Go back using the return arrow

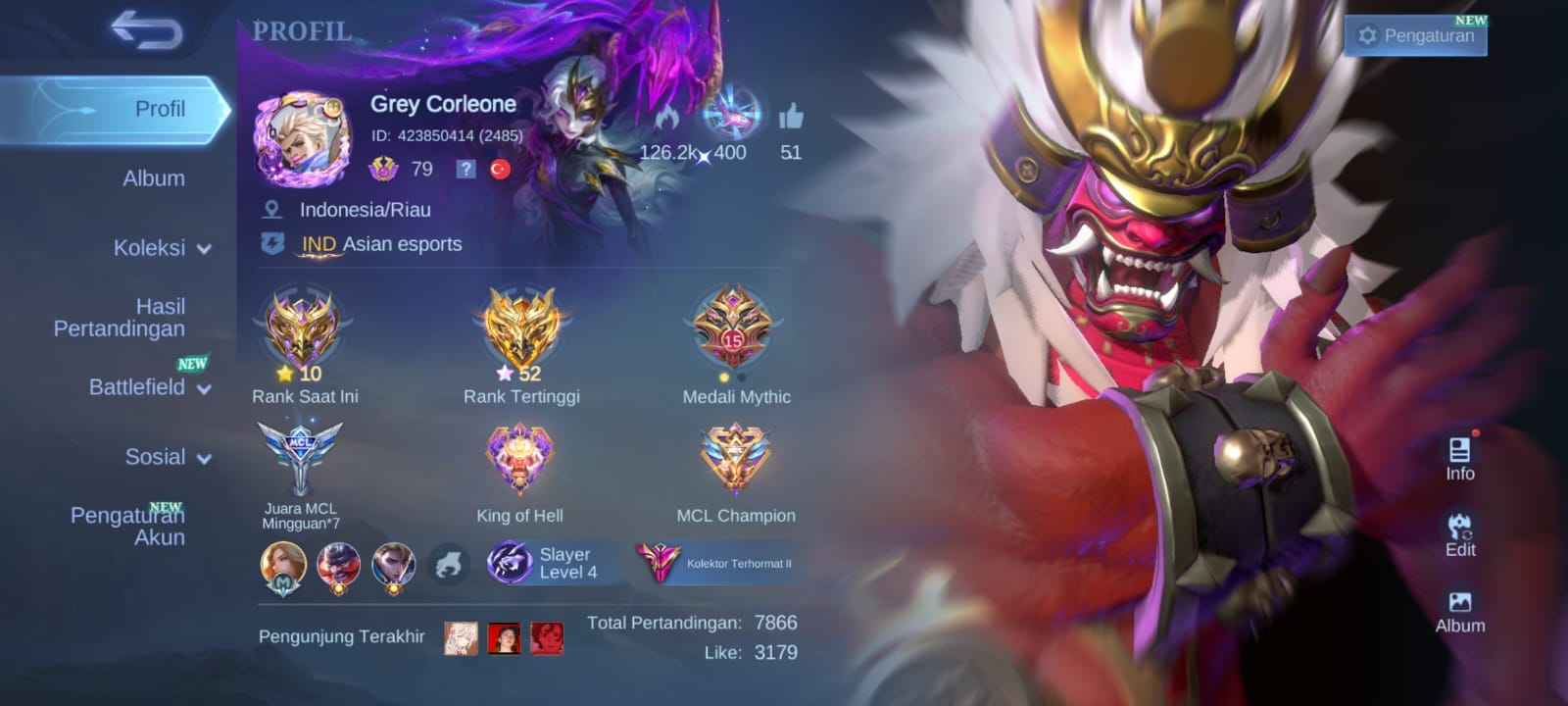(x=147, y=29)
